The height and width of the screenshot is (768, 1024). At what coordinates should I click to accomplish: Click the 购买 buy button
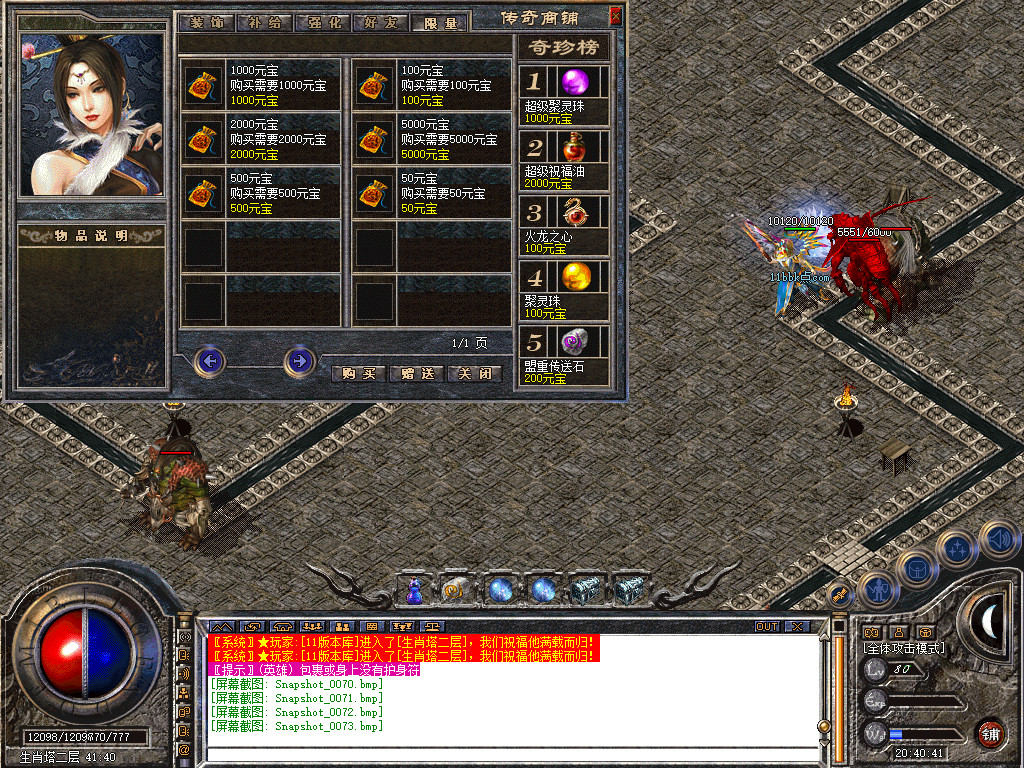point(357,373)
